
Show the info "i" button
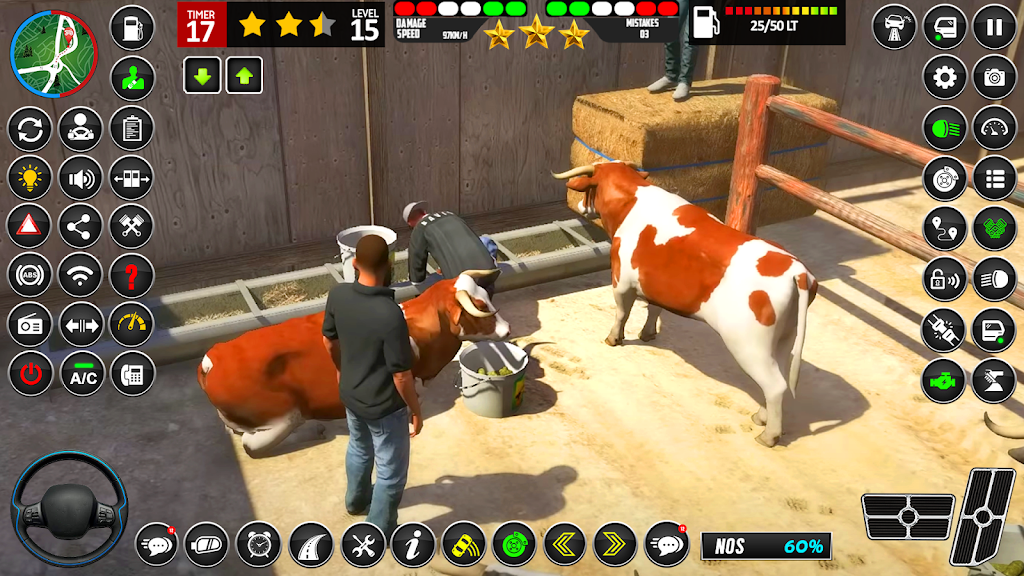tap(412, 545)
